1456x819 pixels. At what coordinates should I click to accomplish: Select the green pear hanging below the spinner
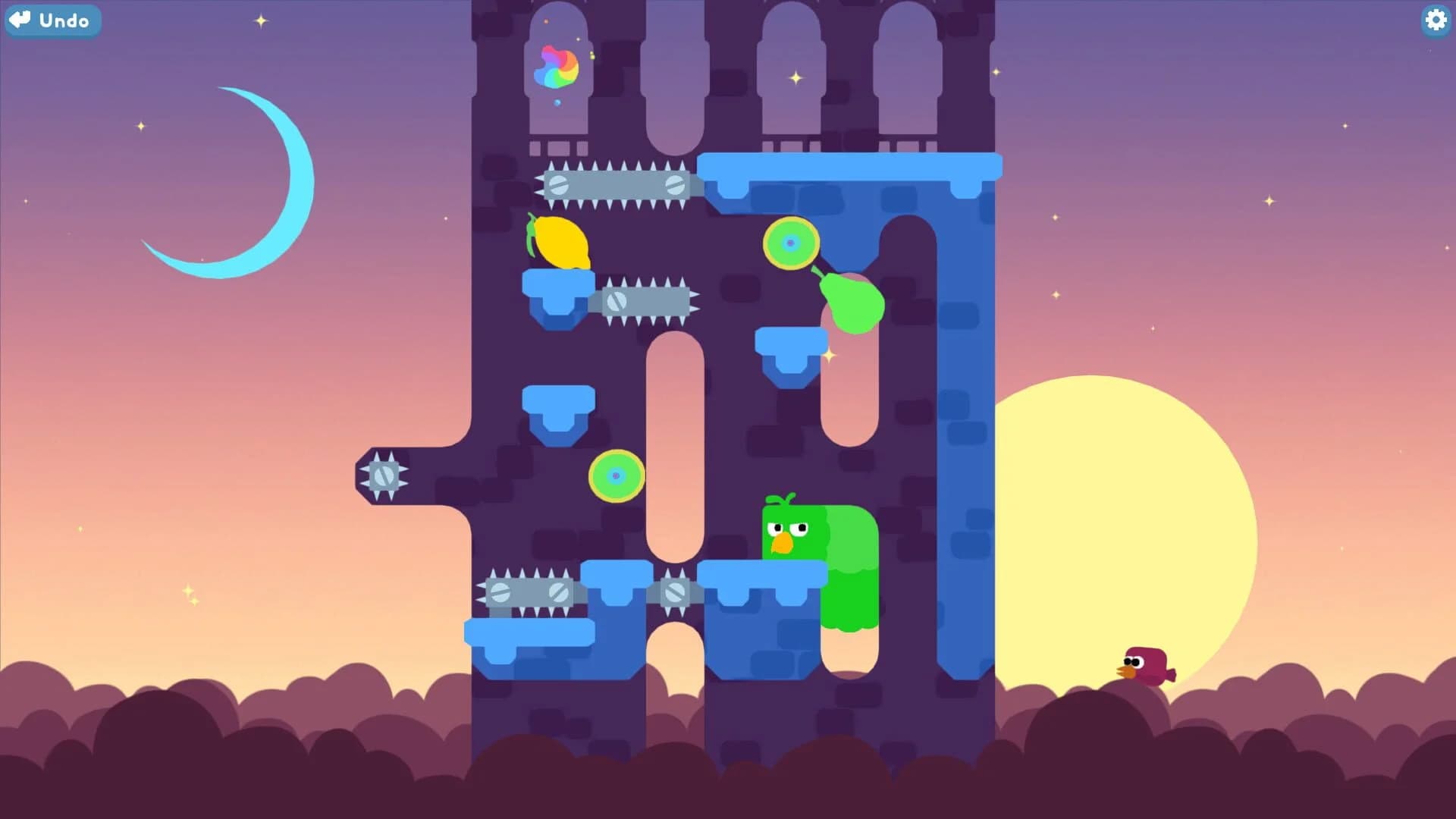tap(851, 303)
